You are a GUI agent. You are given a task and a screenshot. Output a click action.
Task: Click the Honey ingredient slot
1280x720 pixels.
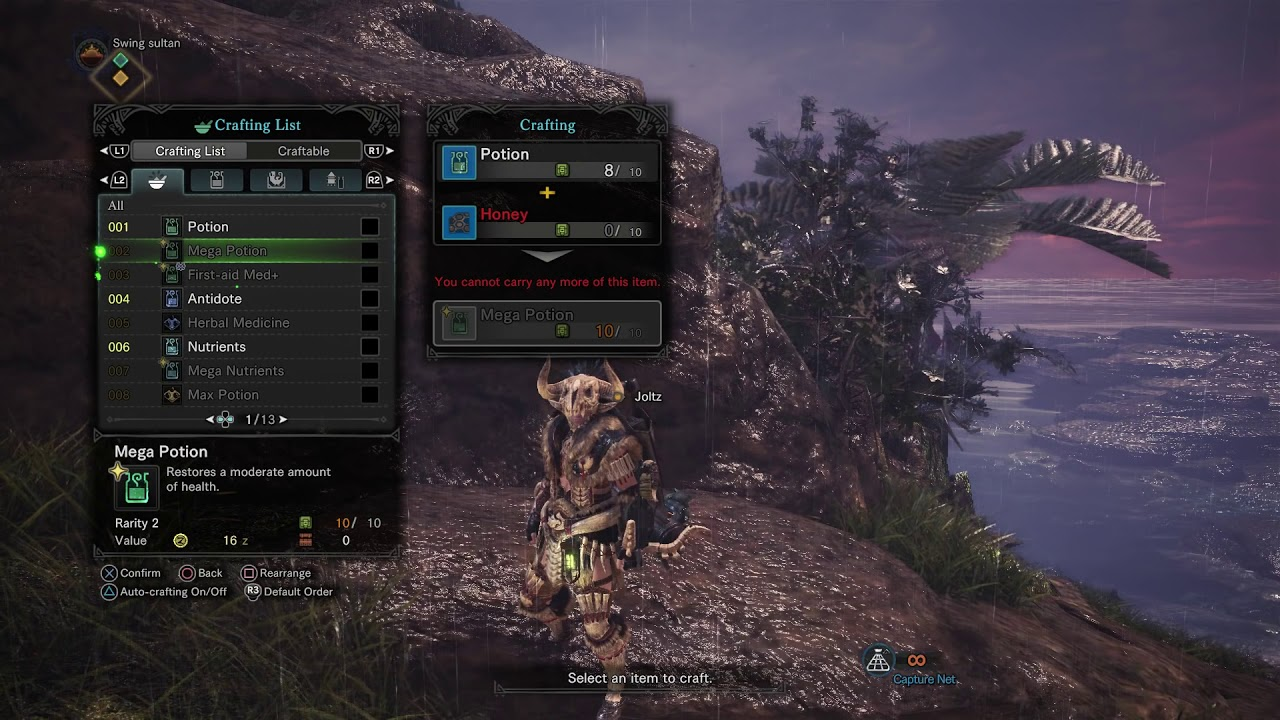coord(548,222)
